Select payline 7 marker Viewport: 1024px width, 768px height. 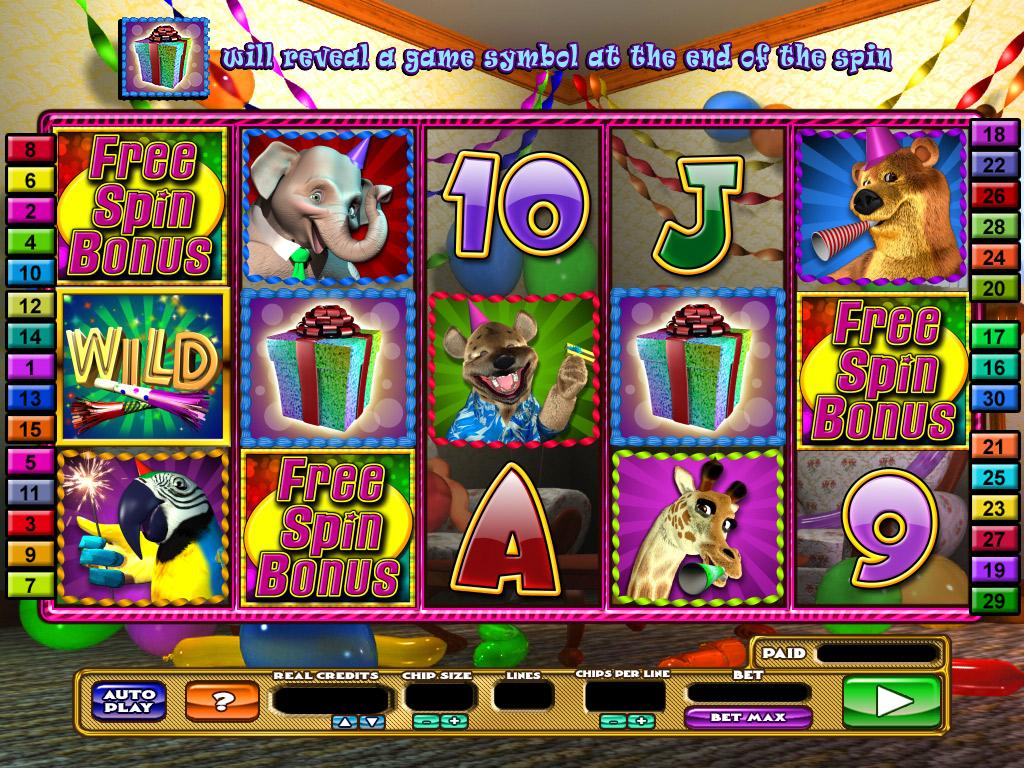coord(31,584)
